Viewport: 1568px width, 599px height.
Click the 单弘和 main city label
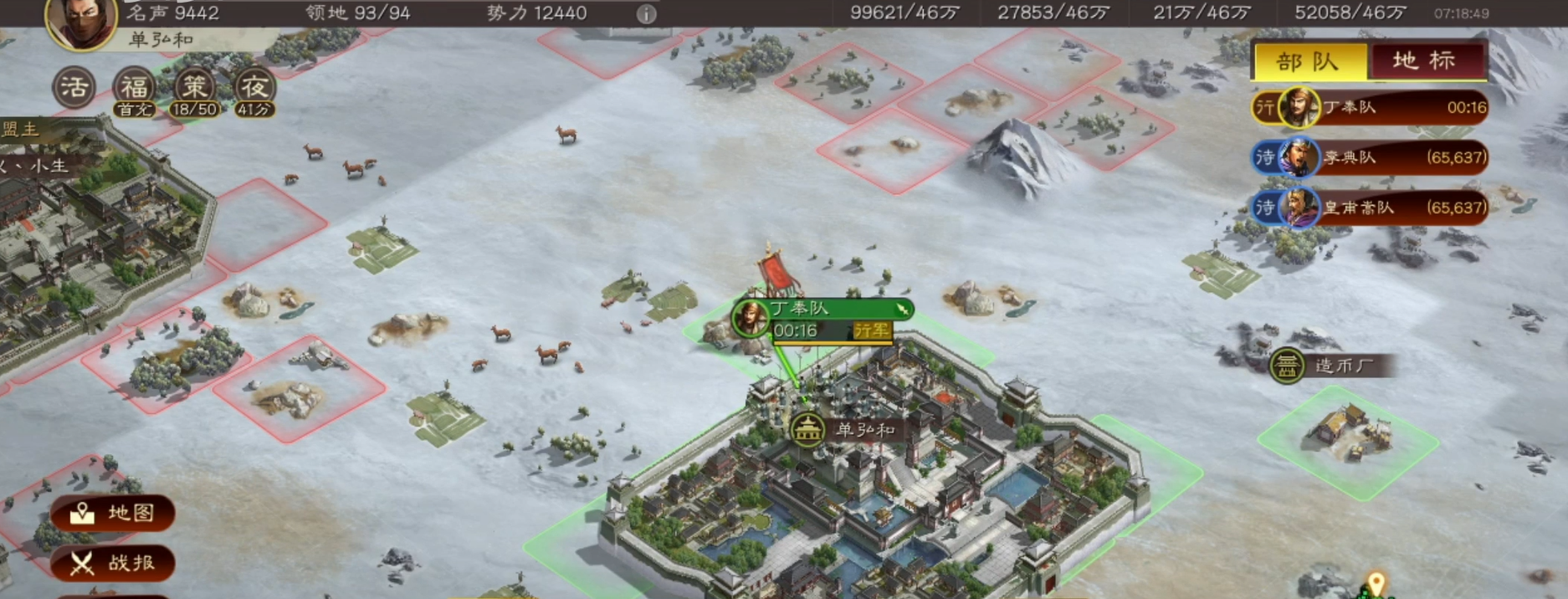click(847, 430)
